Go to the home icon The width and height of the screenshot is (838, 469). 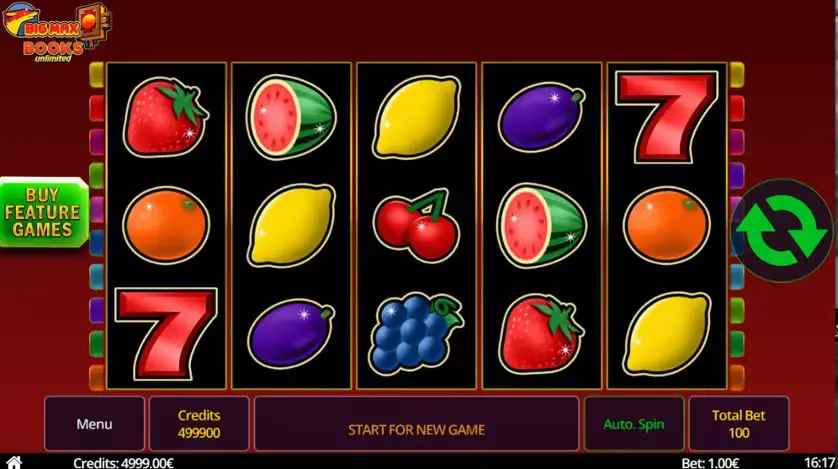13,462
